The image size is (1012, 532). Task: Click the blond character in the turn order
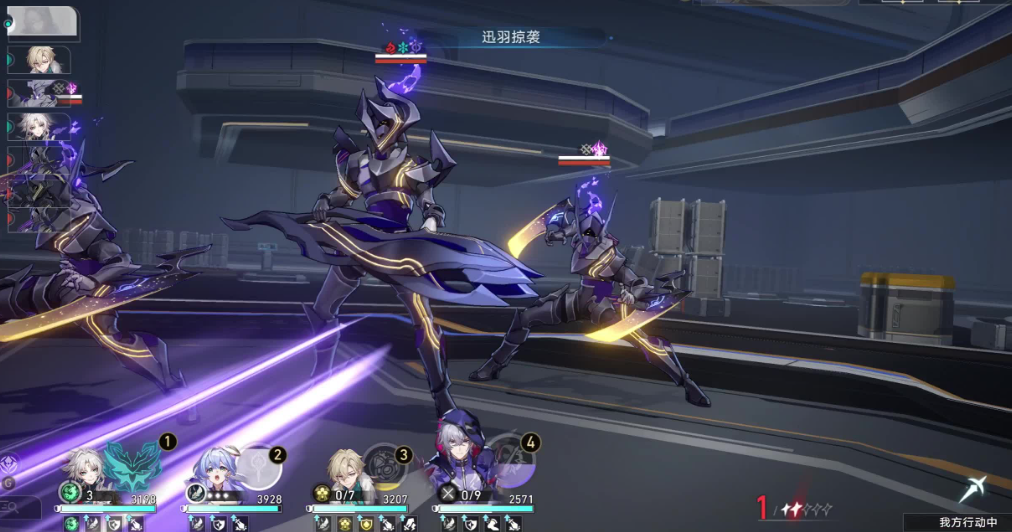(x=42, y=59)
